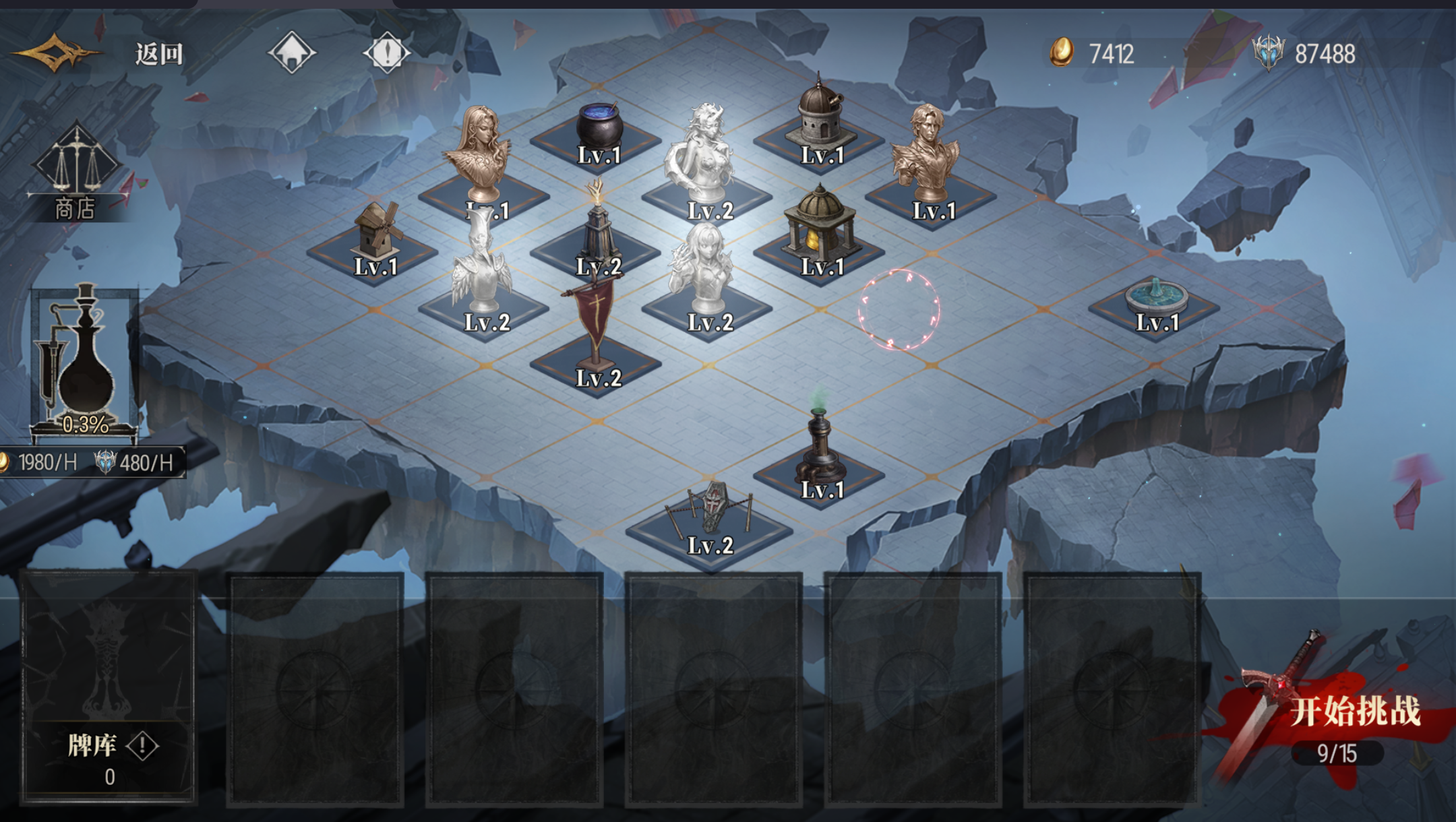Select the blue cauldron tile
Viewport: 1456px width, 822px height.
click(598, 133)
